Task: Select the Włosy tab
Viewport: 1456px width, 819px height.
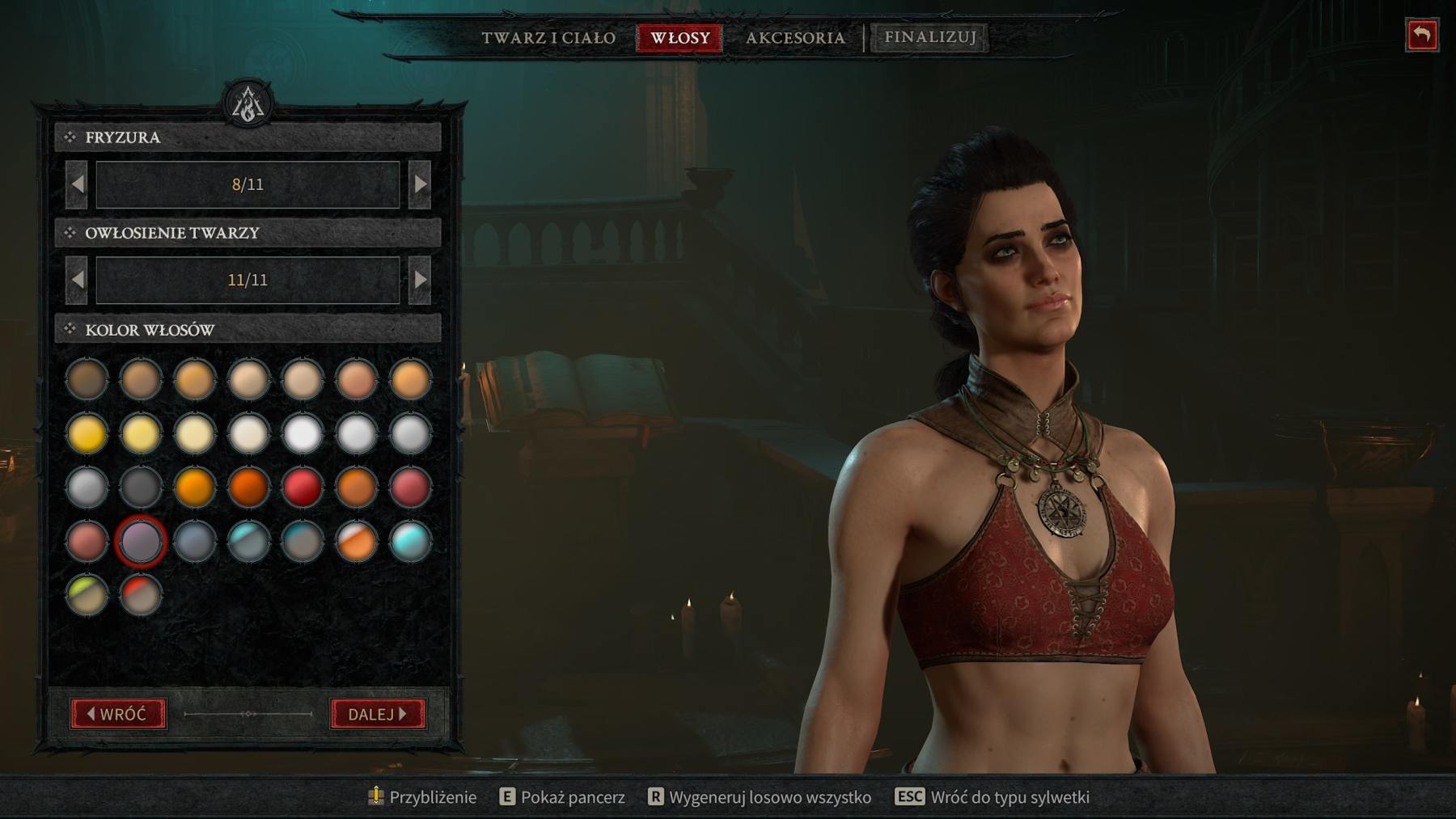Action: (x=679, y=38)
